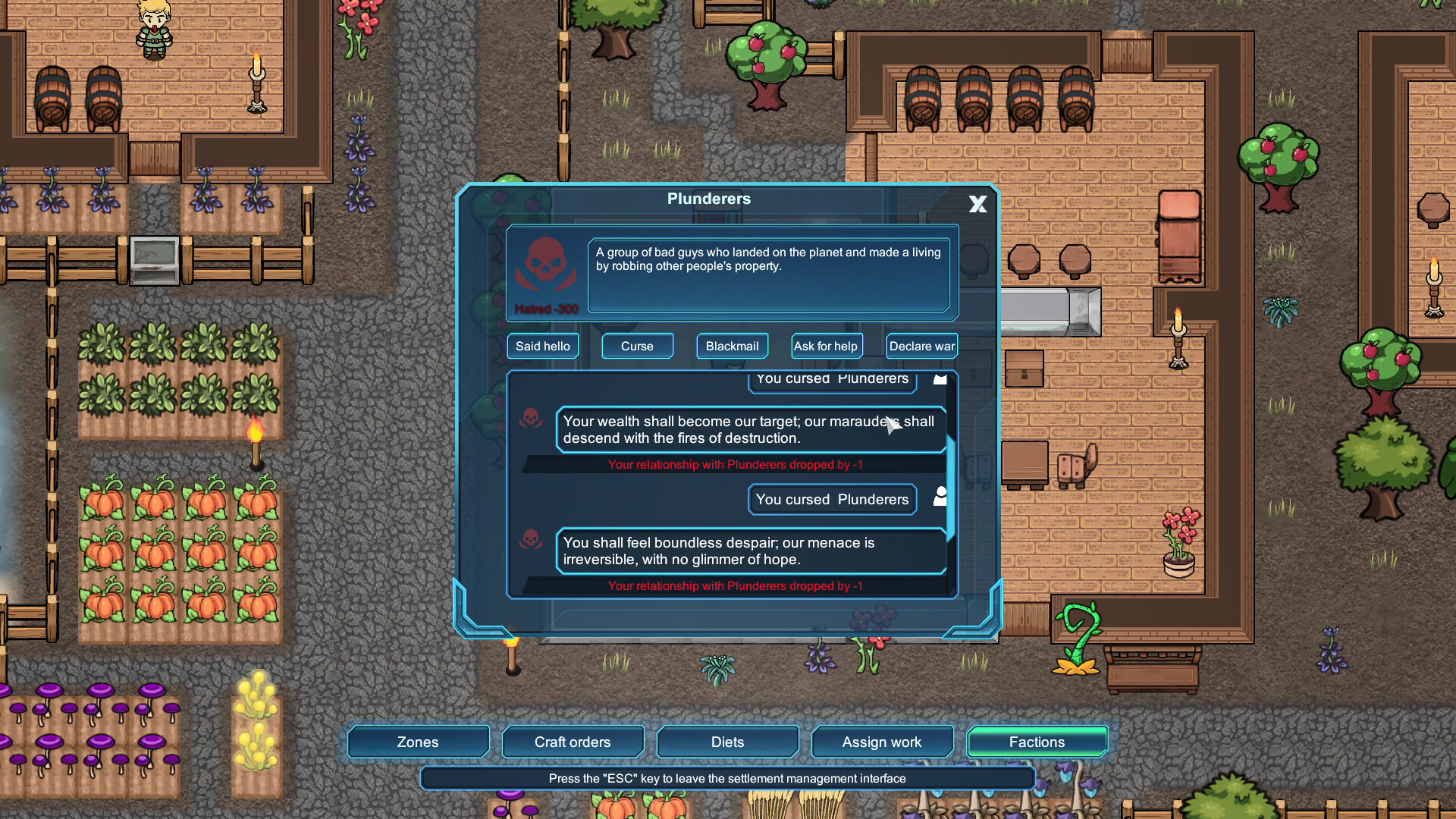
Task: Declare war on the Plunderers
Action: click(921, 346)
